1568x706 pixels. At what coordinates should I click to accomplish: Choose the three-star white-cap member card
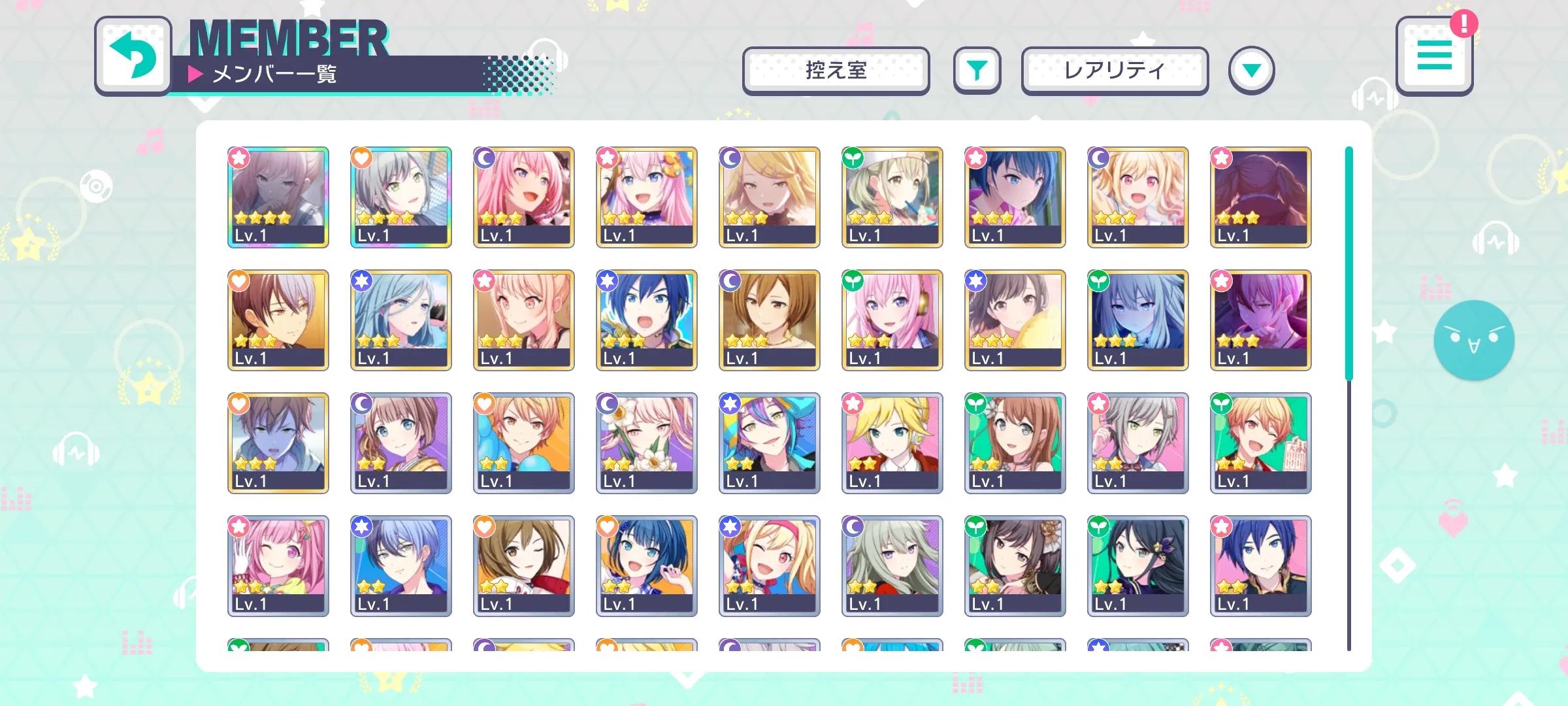892,197
